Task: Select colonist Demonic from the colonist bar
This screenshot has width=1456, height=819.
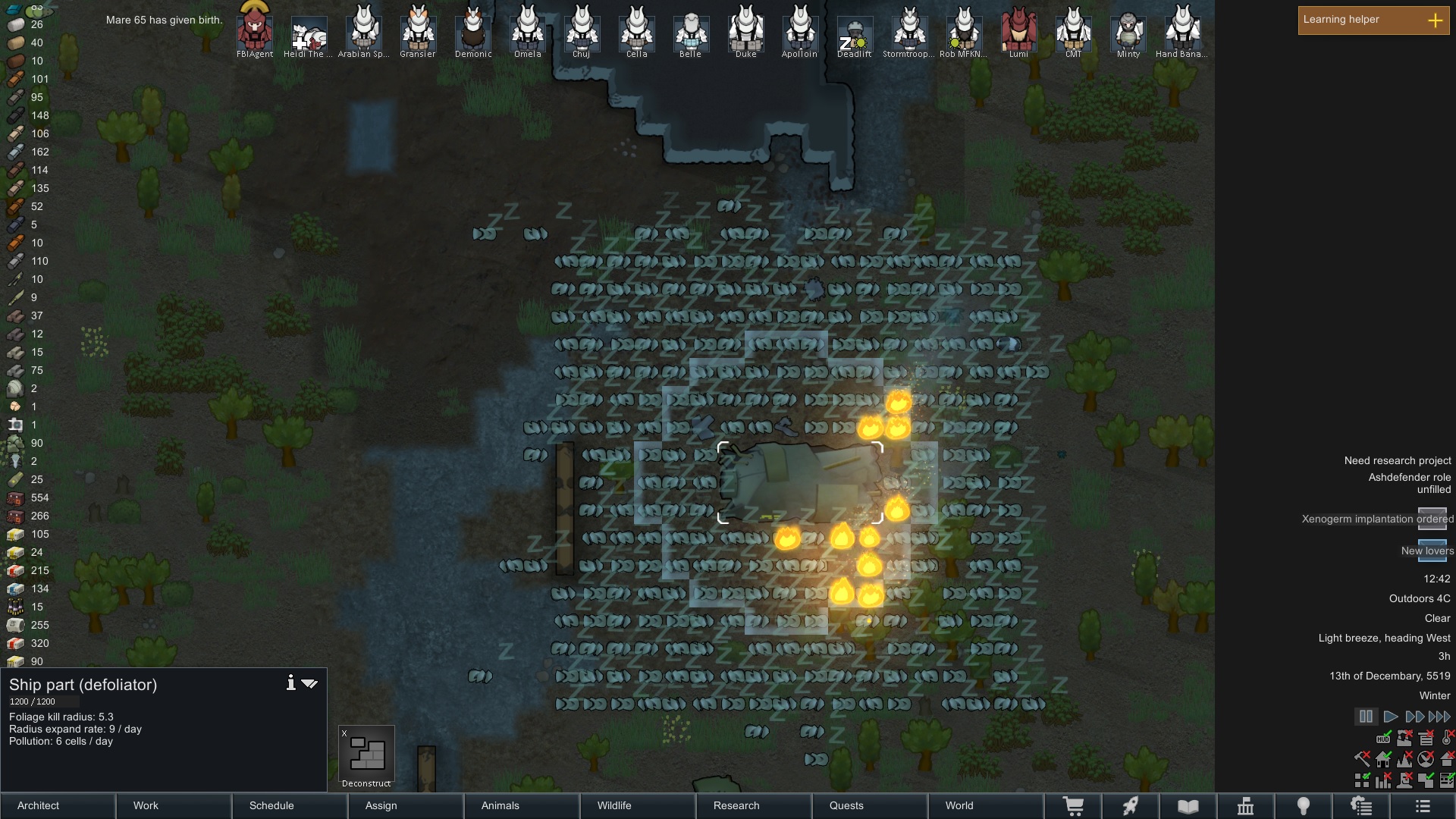Action: coord(472,30)
